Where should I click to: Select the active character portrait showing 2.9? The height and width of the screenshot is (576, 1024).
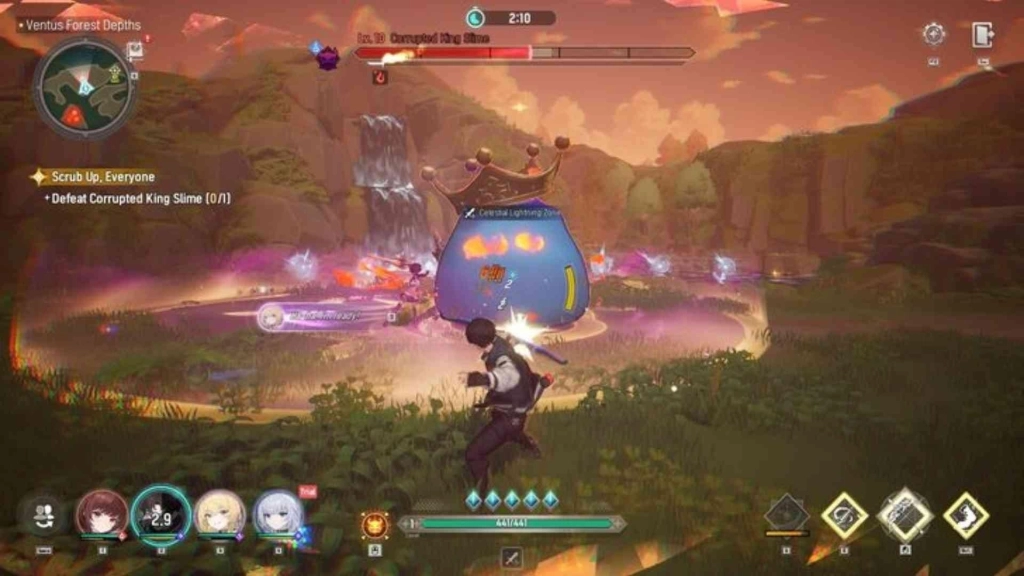point(160,514)
